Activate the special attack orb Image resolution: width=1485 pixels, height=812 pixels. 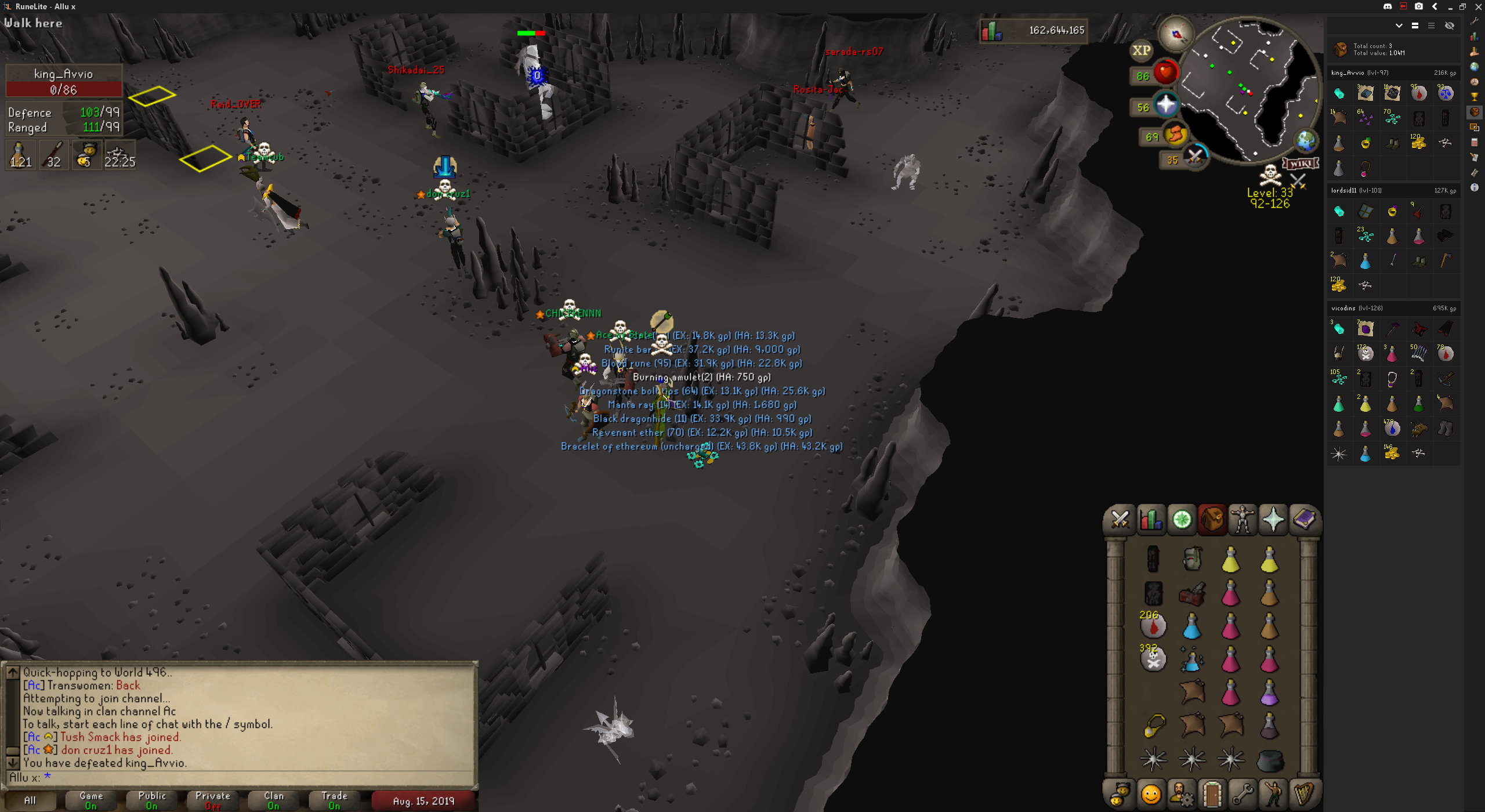[x=1194, y=157]
